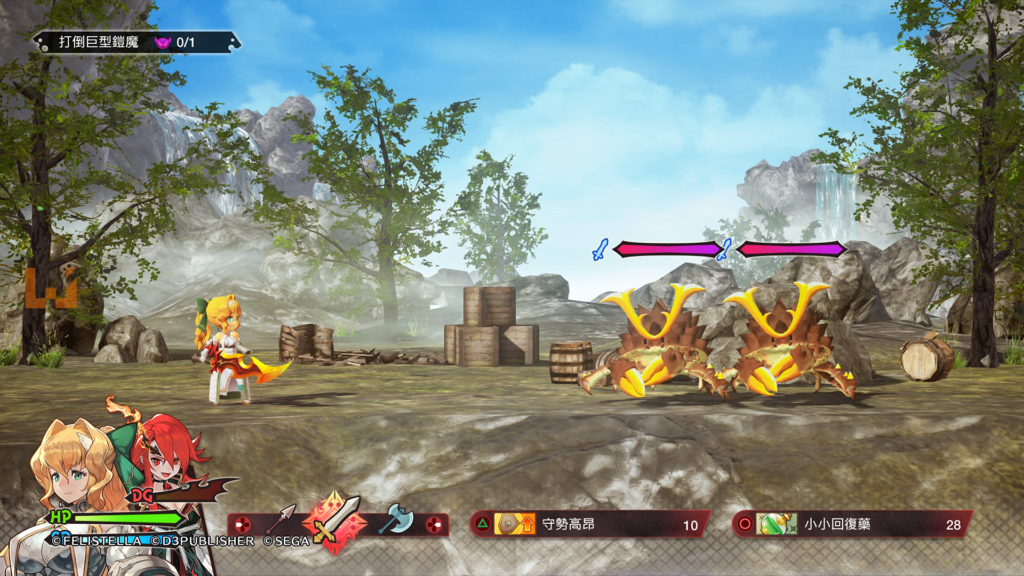Select the sword weapon icon
The width and height of the screenshot is (1024, 576).
tap(333, 523)
